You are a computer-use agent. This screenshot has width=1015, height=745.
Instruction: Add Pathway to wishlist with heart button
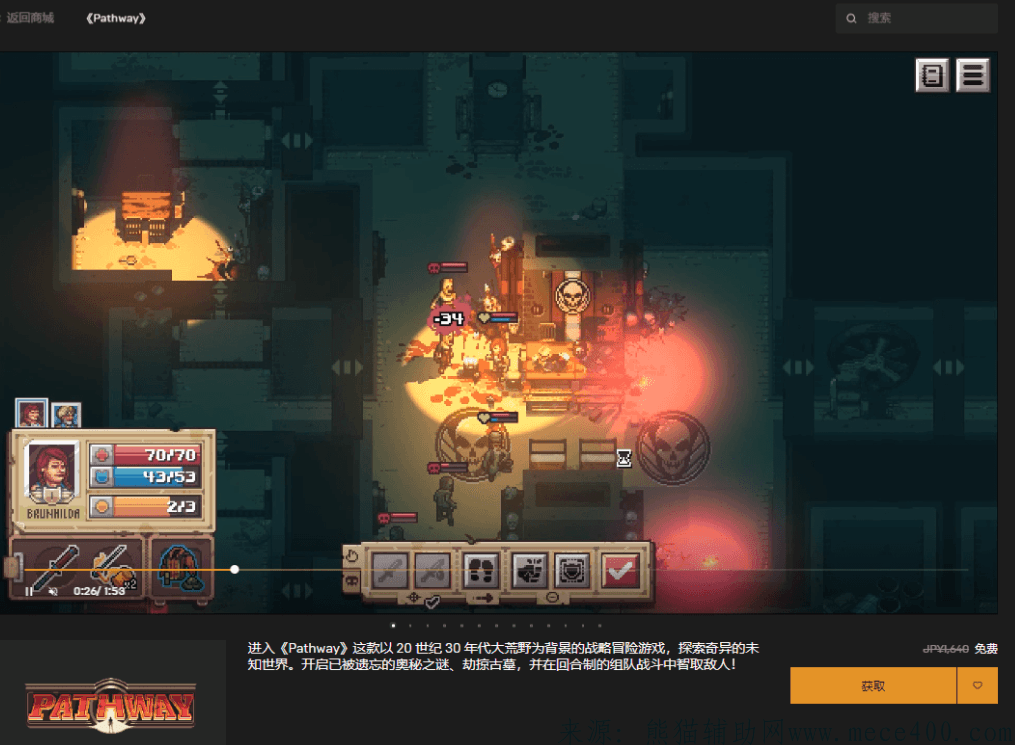point(977,686)
